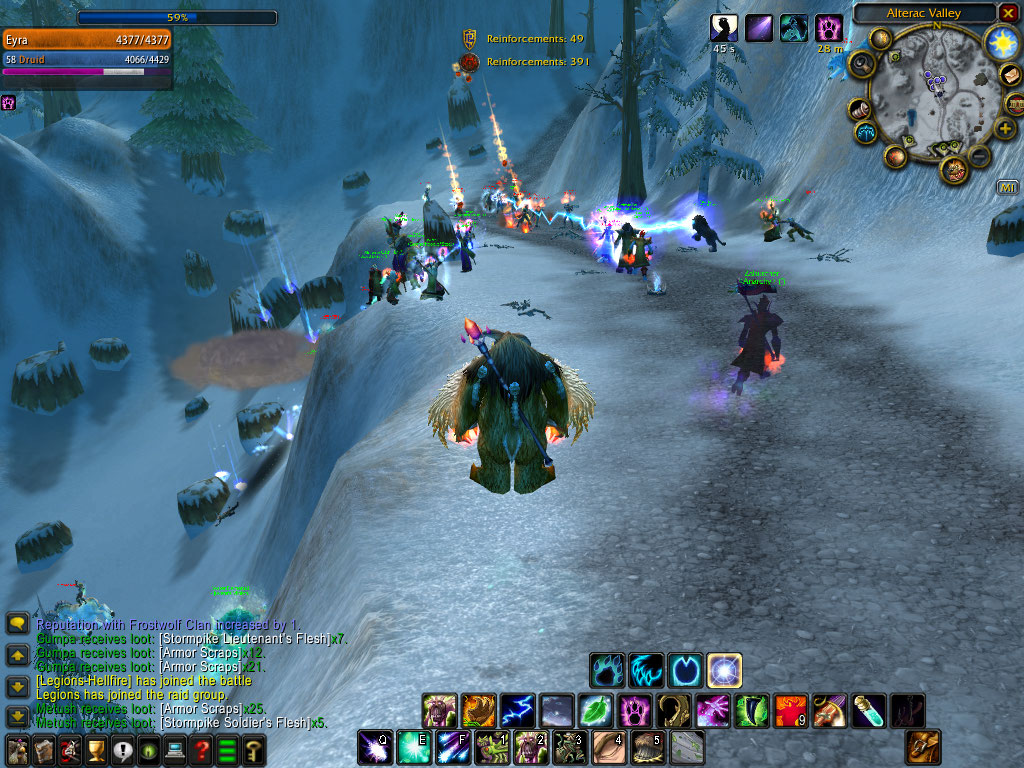Toggle the golden key keyring button
This screenshot has height=768, width=1024.
[x=253, y=749]
